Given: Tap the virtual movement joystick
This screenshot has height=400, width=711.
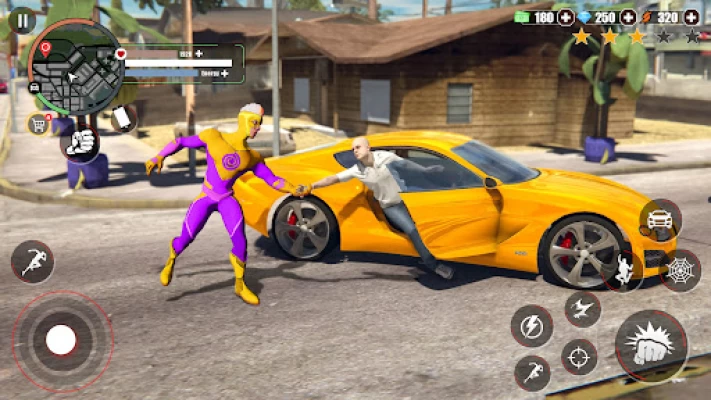Looking at the screenshot, I should 62,340.
